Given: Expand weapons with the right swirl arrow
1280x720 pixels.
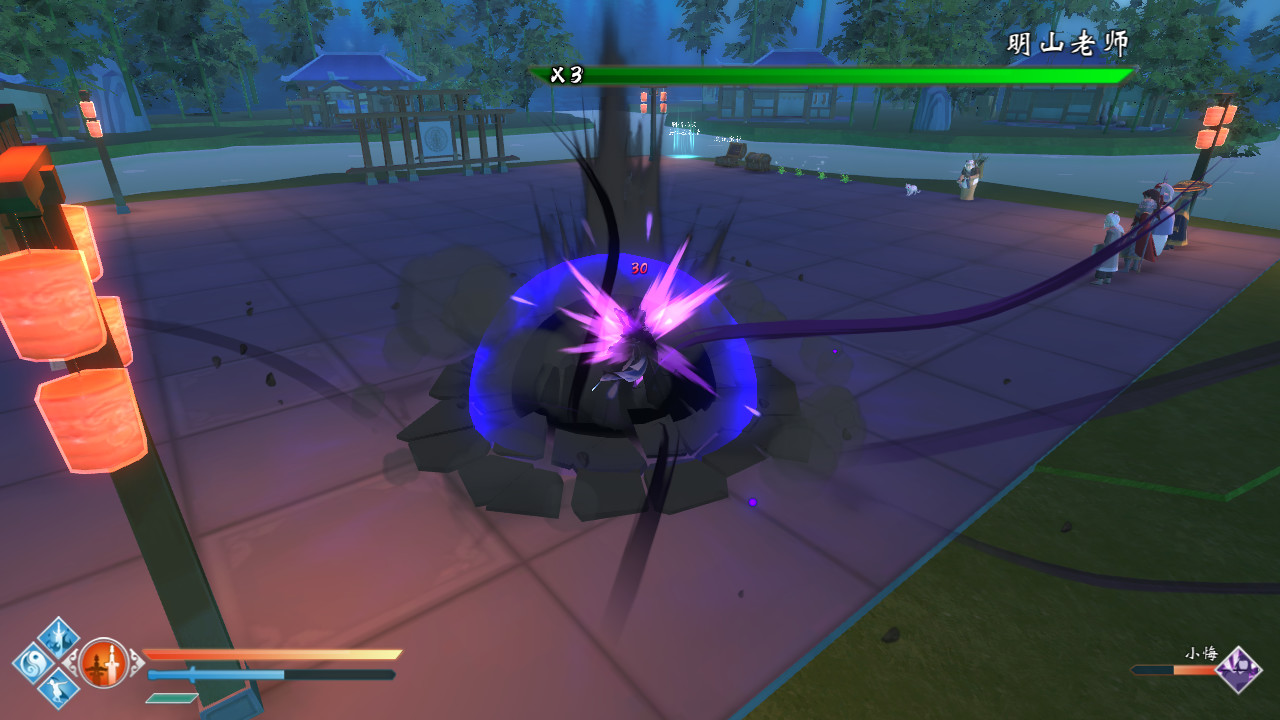Looking at the screenshot, I should pyautogui.click(x=136, y=662).
